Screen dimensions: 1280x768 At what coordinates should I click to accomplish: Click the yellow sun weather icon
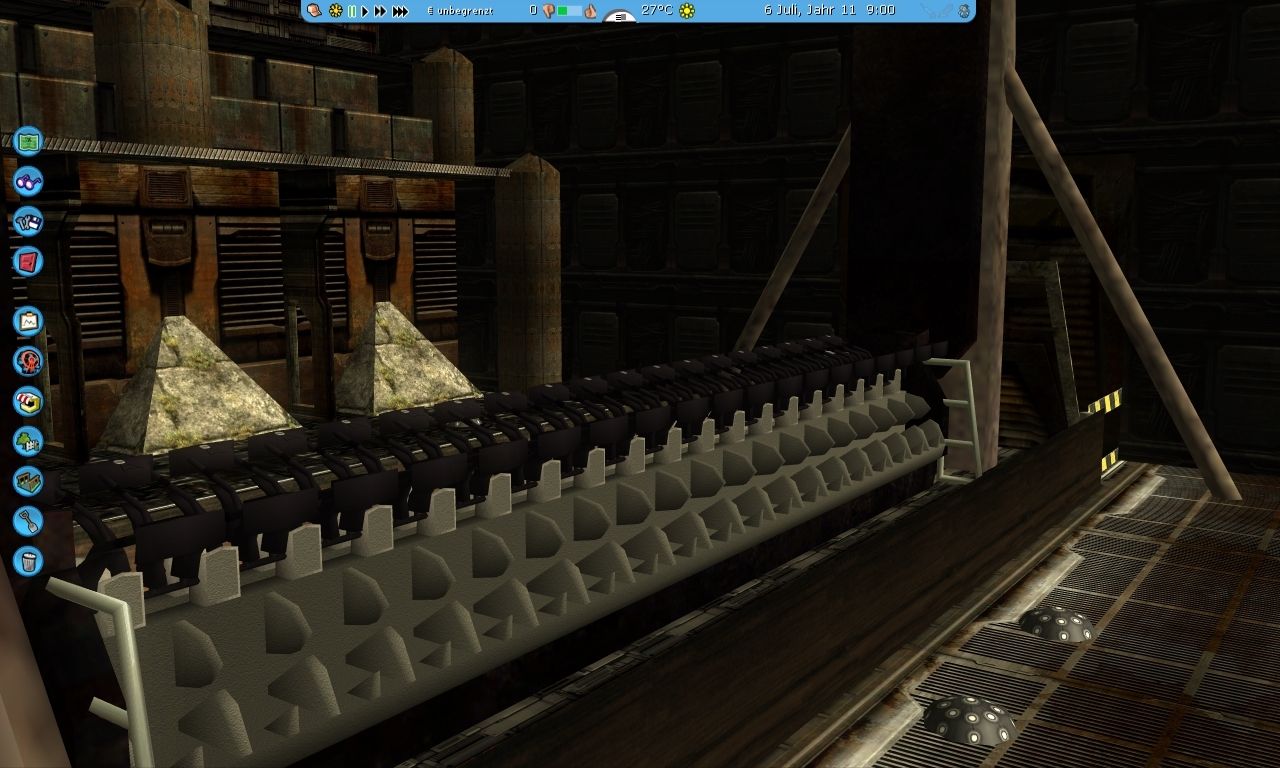coord(686,11)
